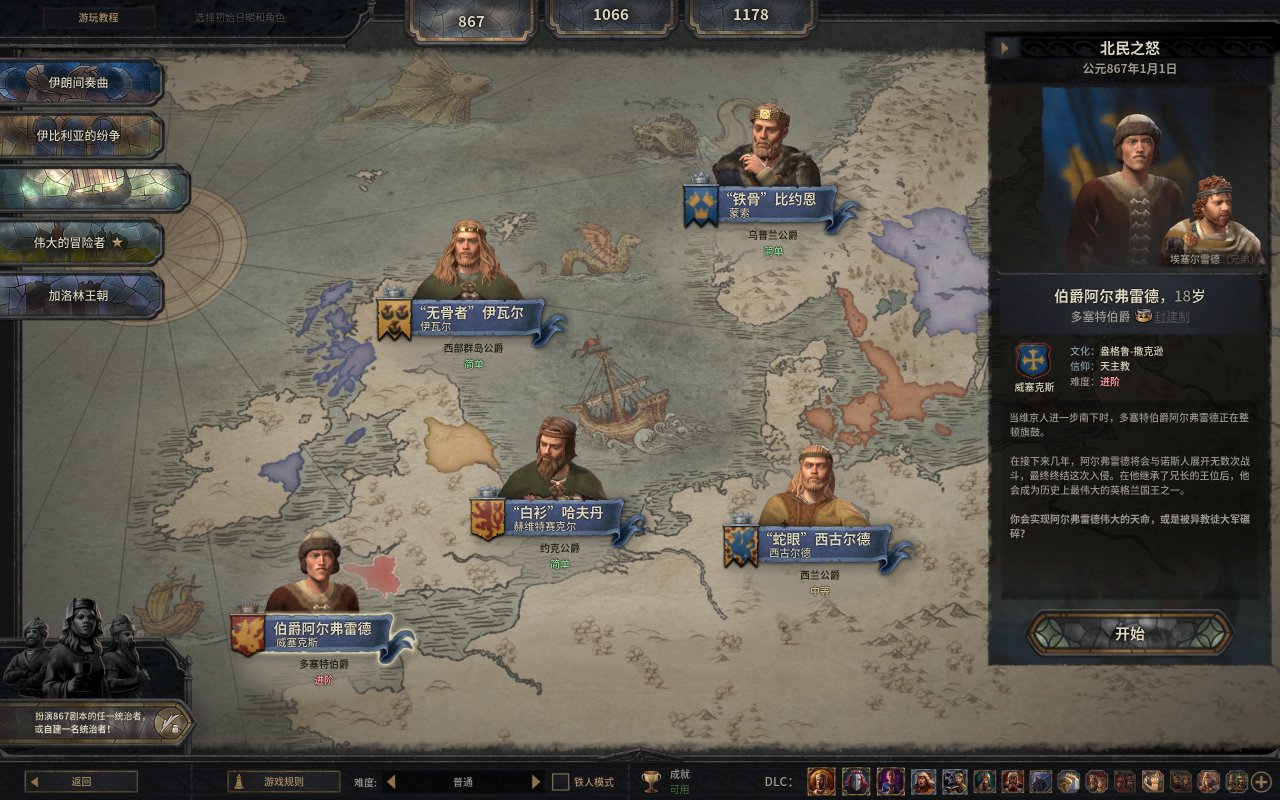This screenshot has height=800, width=1280.
Task: Switch to the 1178 start date
Action: pos(750,15)
